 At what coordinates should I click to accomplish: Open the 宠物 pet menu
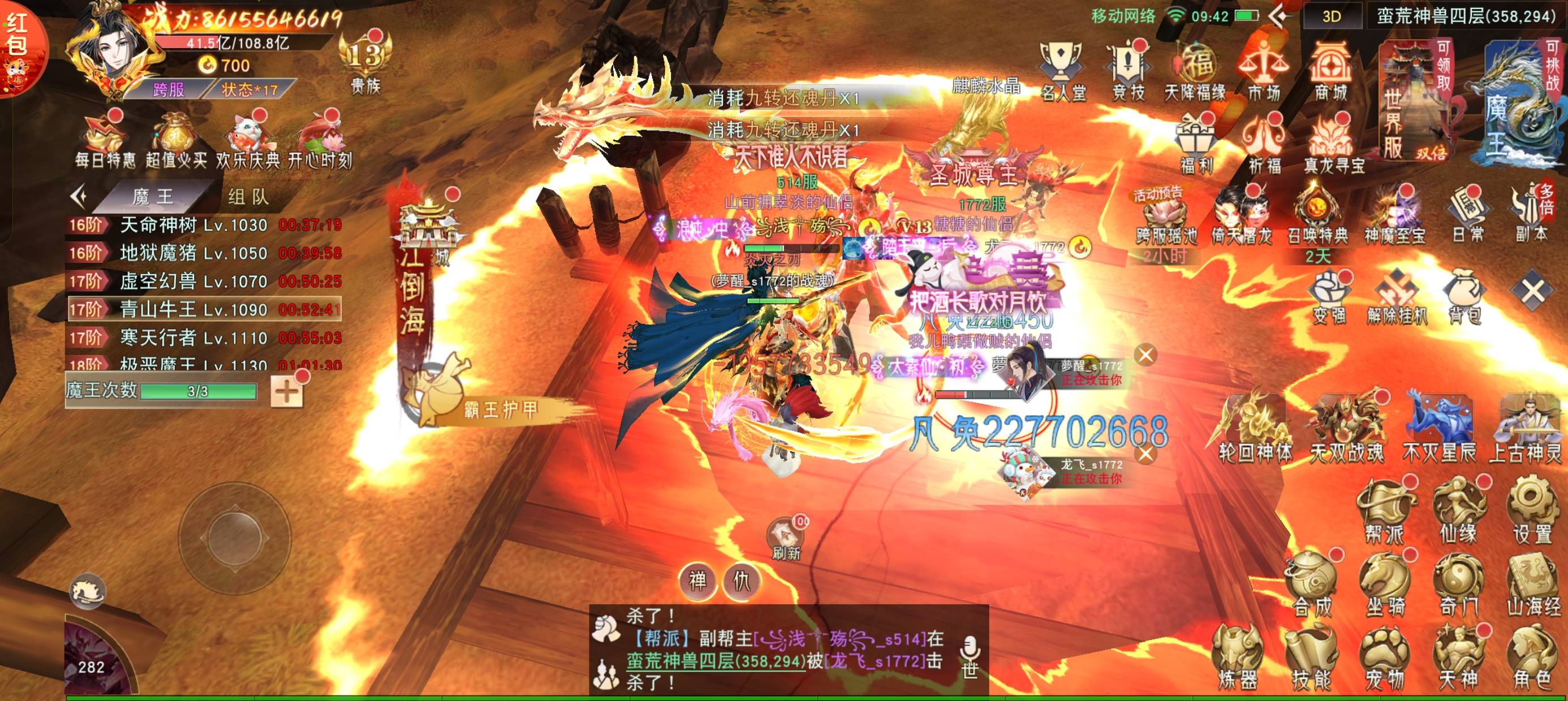1385,657
